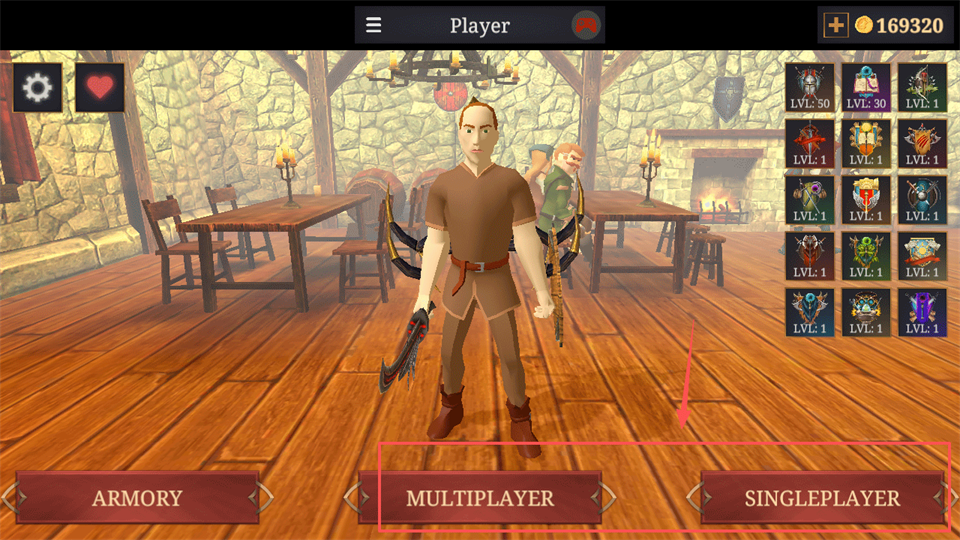This screenshot has width=960, height=540.
Task: Pick the red claw marks shield class
Action: pyautogui.click(x=922, y=143)
